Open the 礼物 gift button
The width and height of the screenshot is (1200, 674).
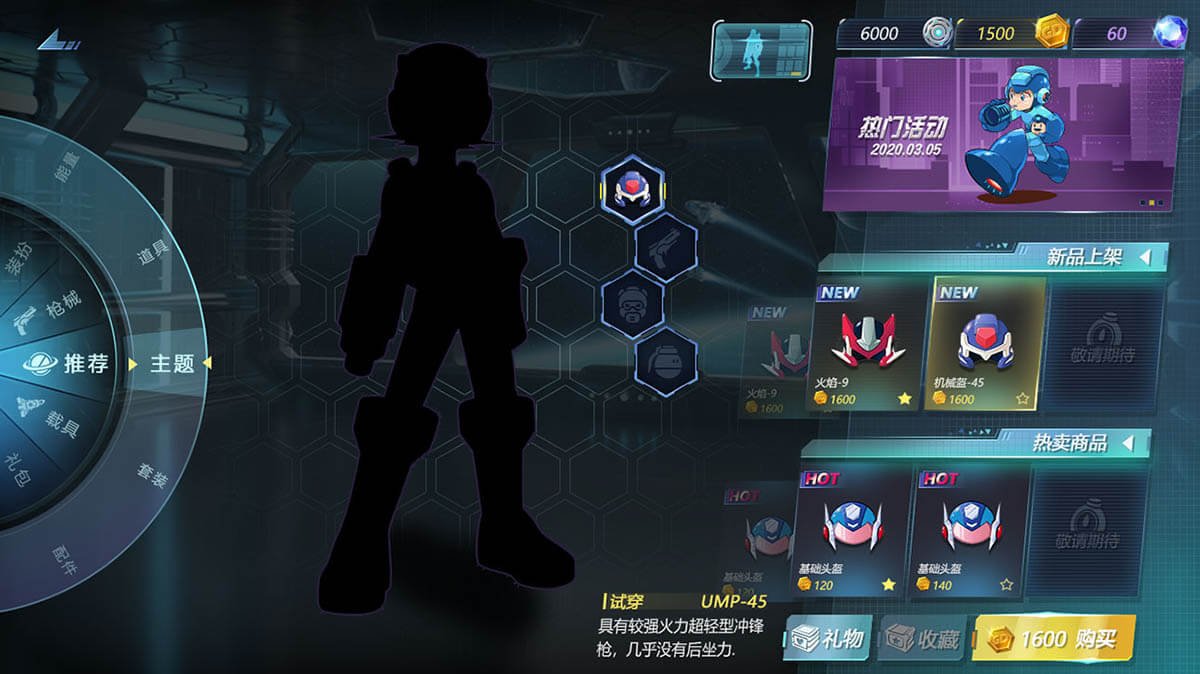click(x=828, y=638)
